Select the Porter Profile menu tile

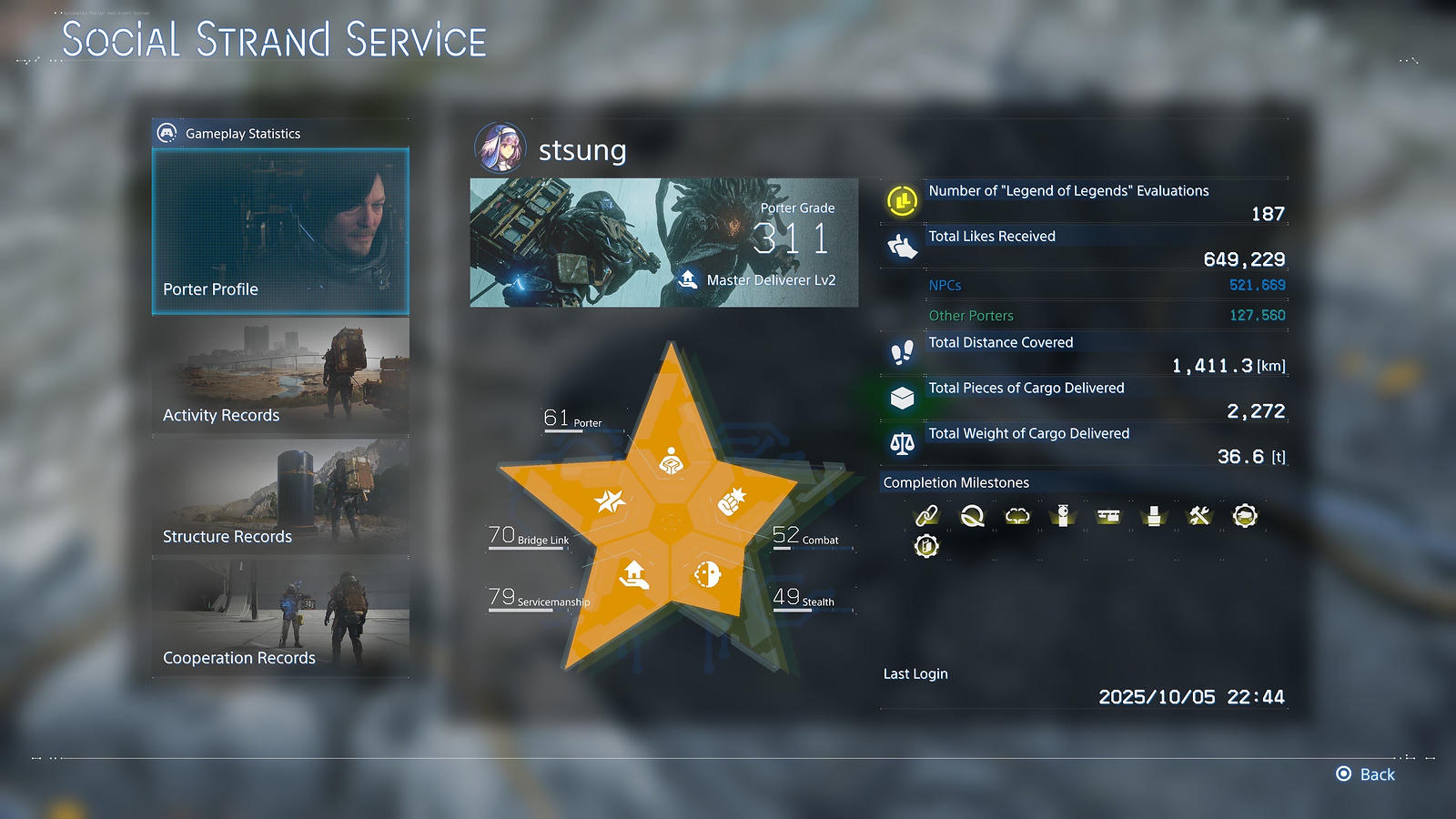pos(280,232)
